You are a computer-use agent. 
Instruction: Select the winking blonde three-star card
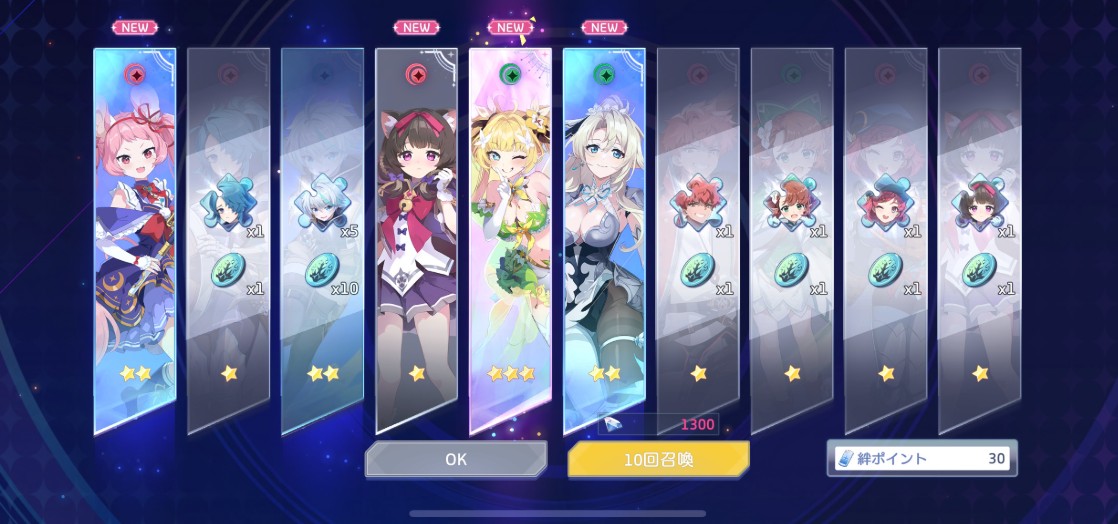[510, 240]
